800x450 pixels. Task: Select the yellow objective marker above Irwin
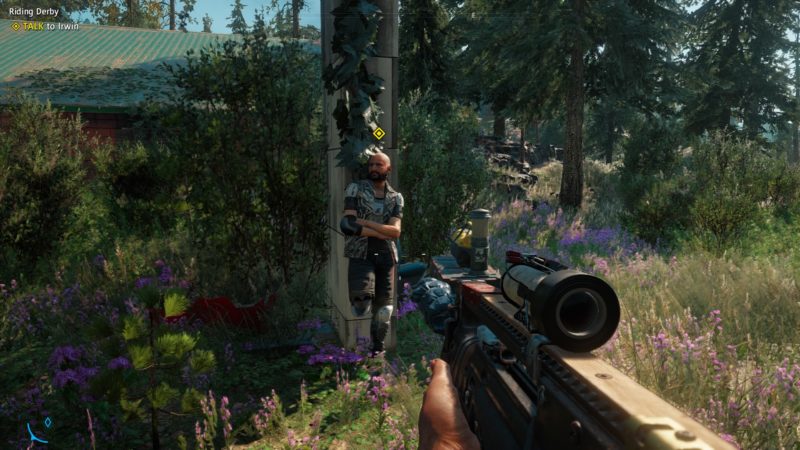(379, 133)
